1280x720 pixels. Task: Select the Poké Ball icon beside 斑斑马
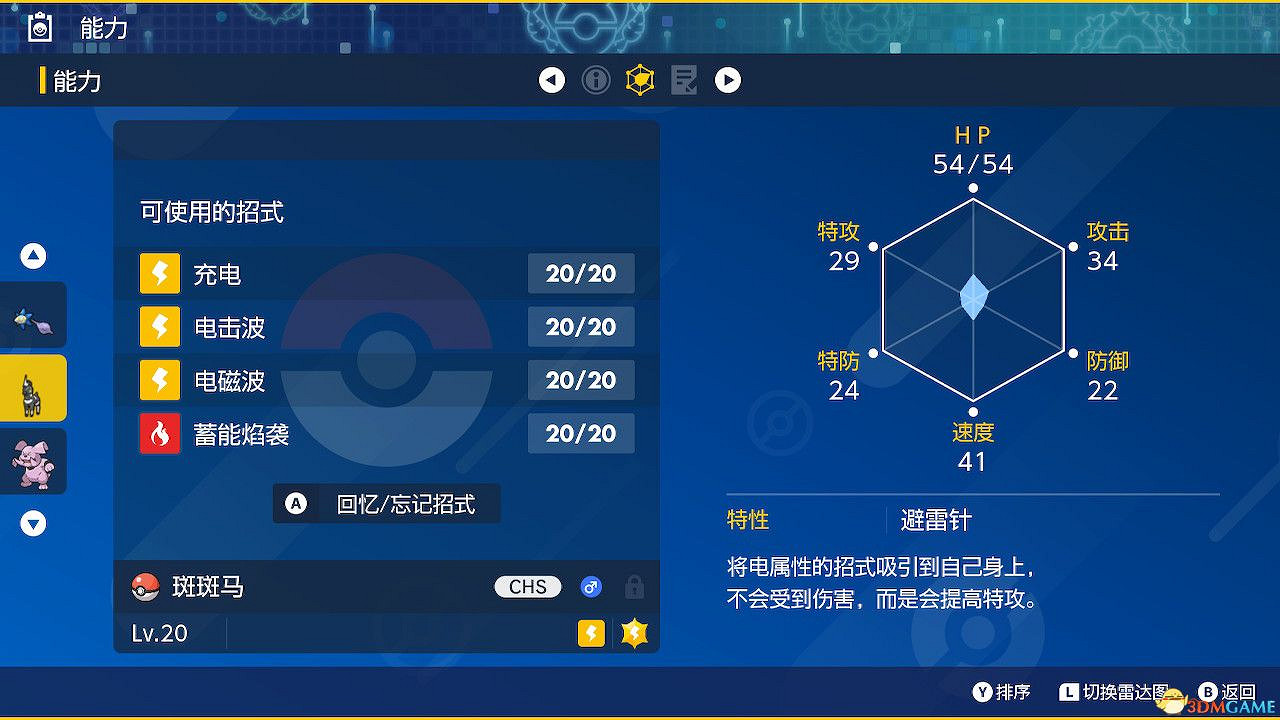[147, 587]
